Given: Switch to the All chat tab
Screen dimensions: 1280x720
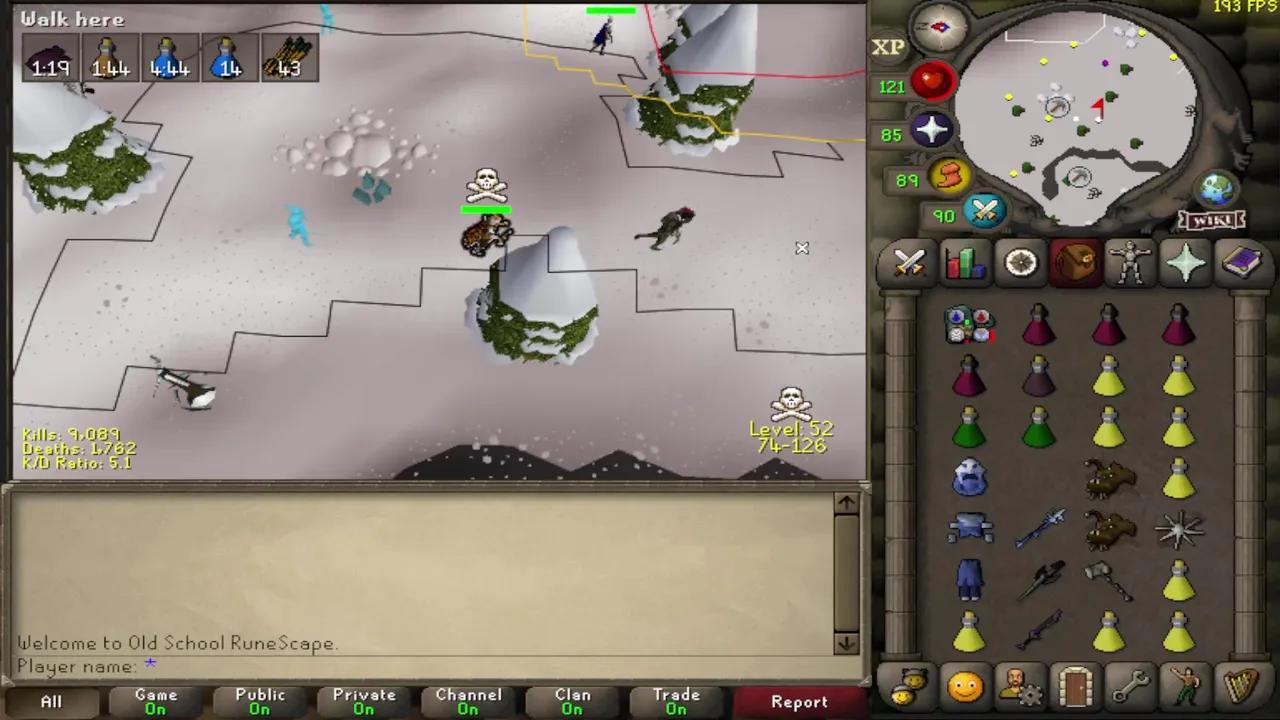Looking at the screenshot, I should click(x=50, y=700).
